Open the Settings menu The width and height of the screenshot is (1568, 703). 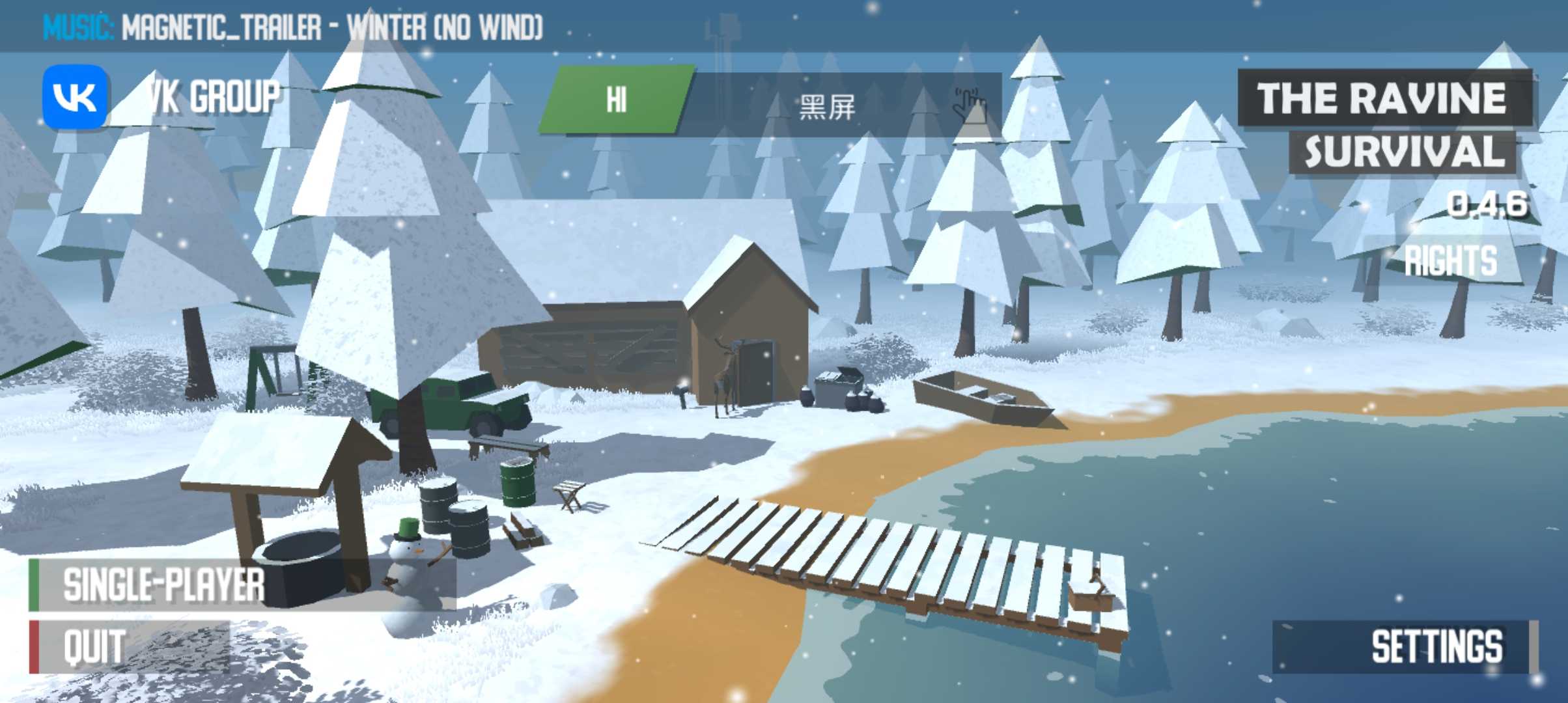1435,646
